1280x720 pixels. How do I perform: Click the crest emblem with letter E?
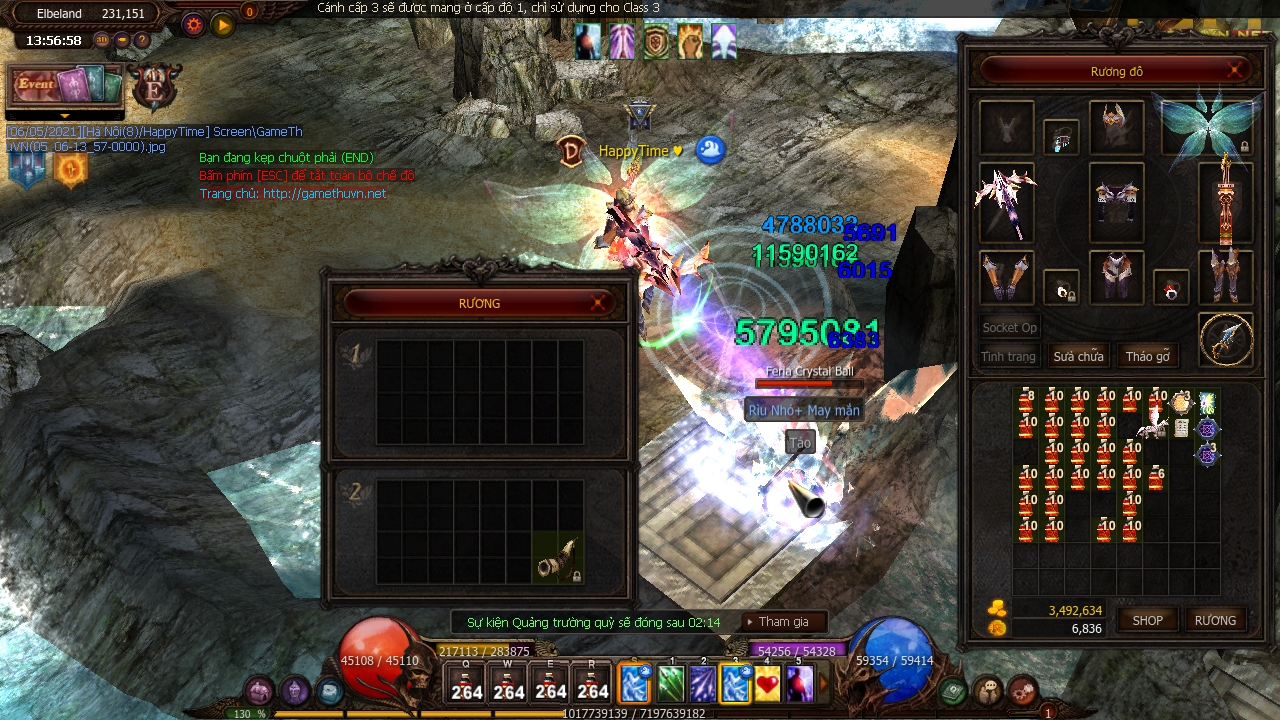coord(155,86)
